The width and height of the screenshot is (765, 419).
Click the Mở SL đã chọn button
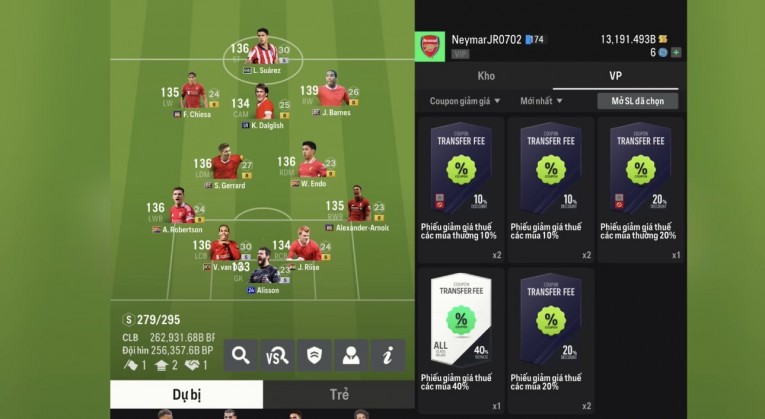tap(637, 101)
